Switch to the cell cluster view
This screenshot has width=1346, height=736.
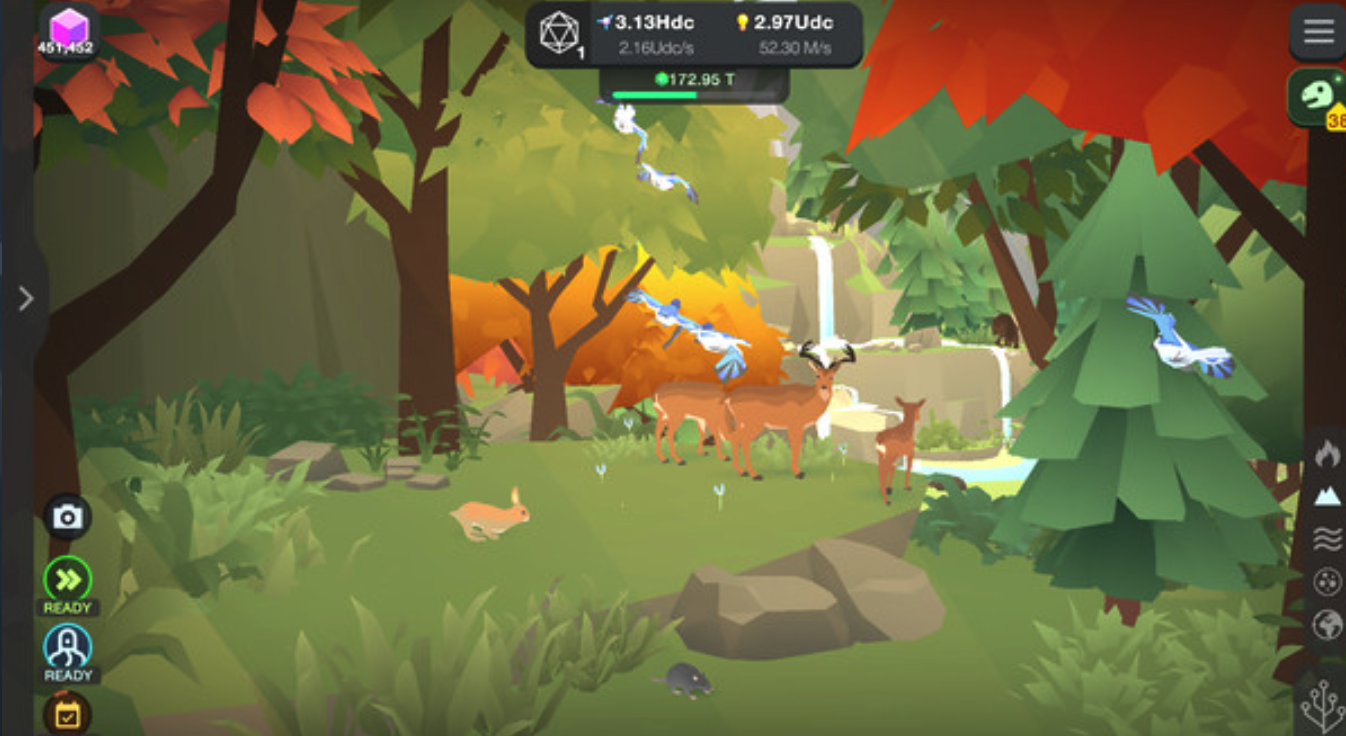click(x=1327, y=582)
